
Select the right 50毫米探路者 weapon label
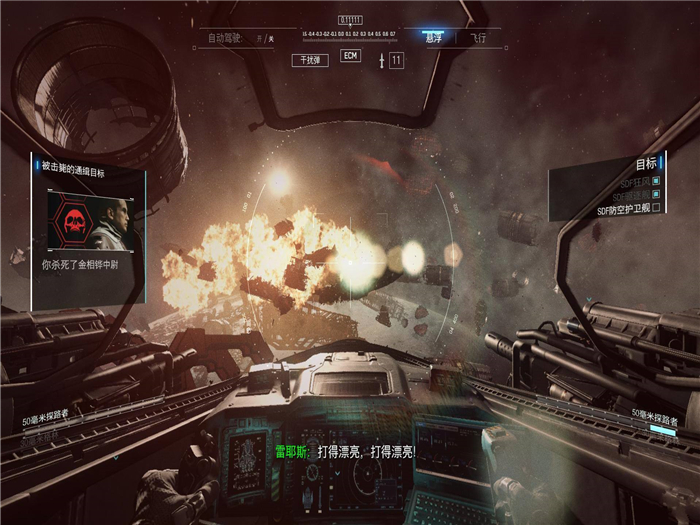pyautogui.click(x=654, y=413)
